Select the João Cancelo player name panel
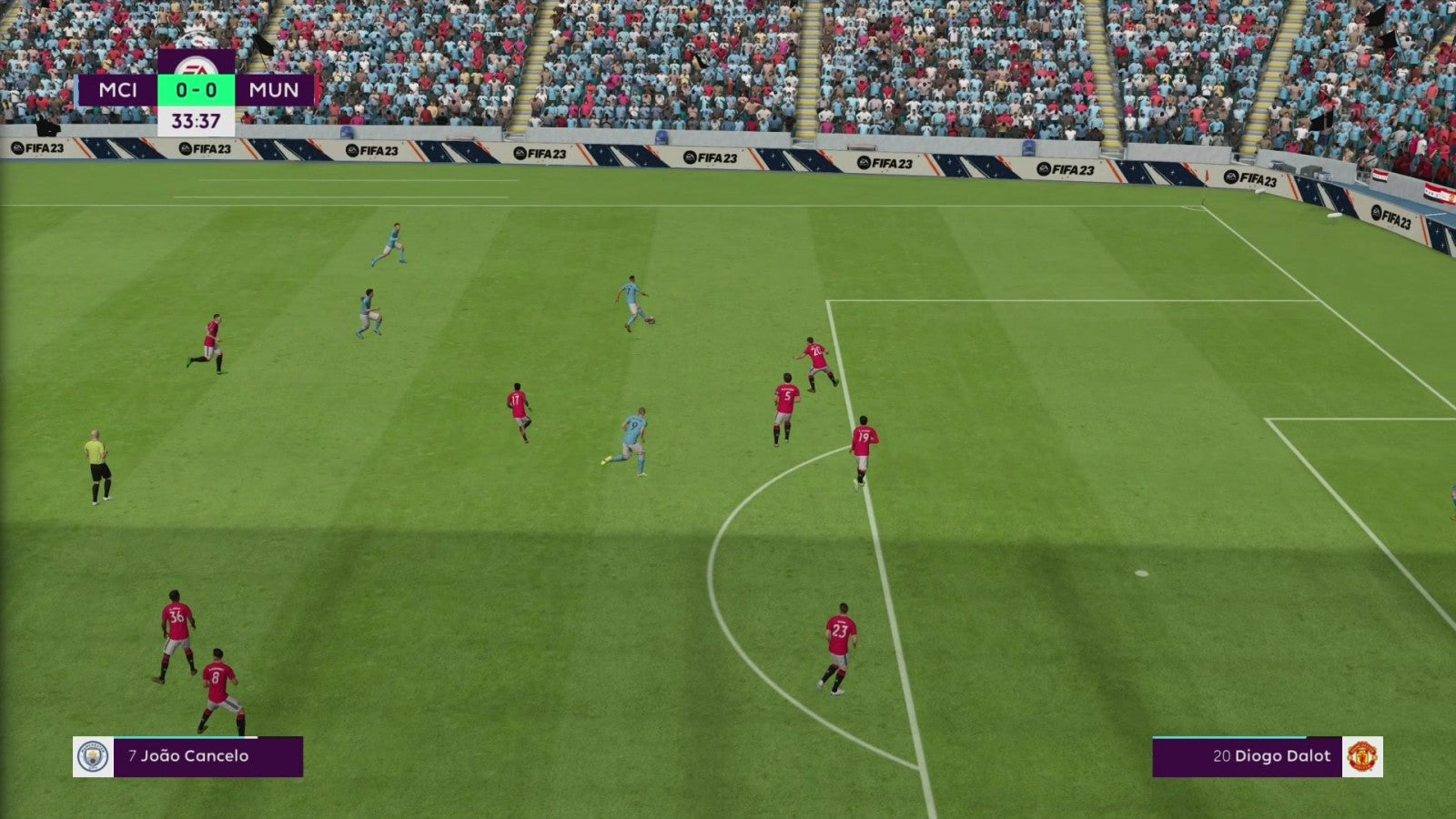 click(207, 756)
